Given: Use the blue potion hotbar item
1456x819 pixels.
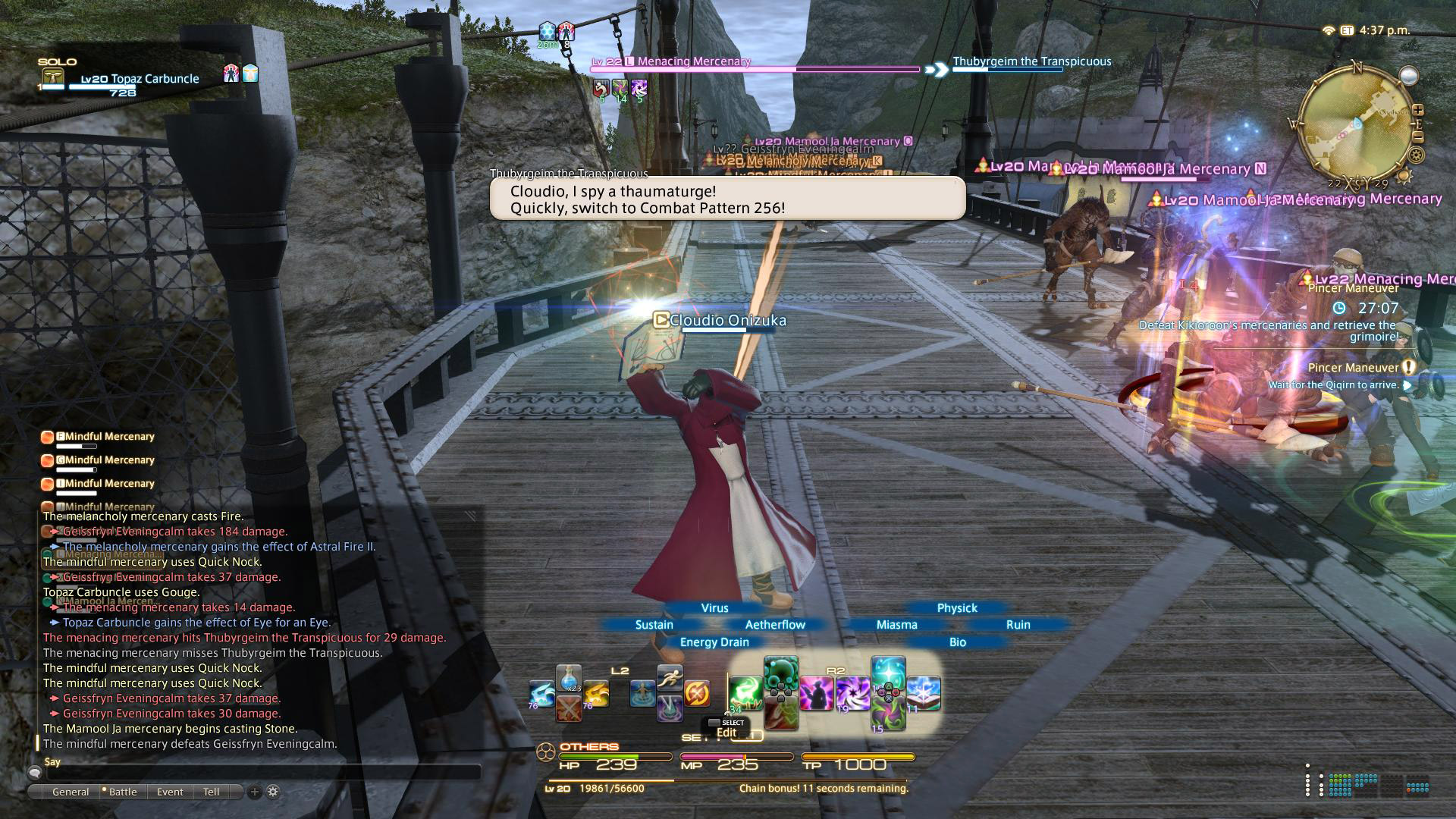Looking at the screenshot, I should (x=569, y=678).
